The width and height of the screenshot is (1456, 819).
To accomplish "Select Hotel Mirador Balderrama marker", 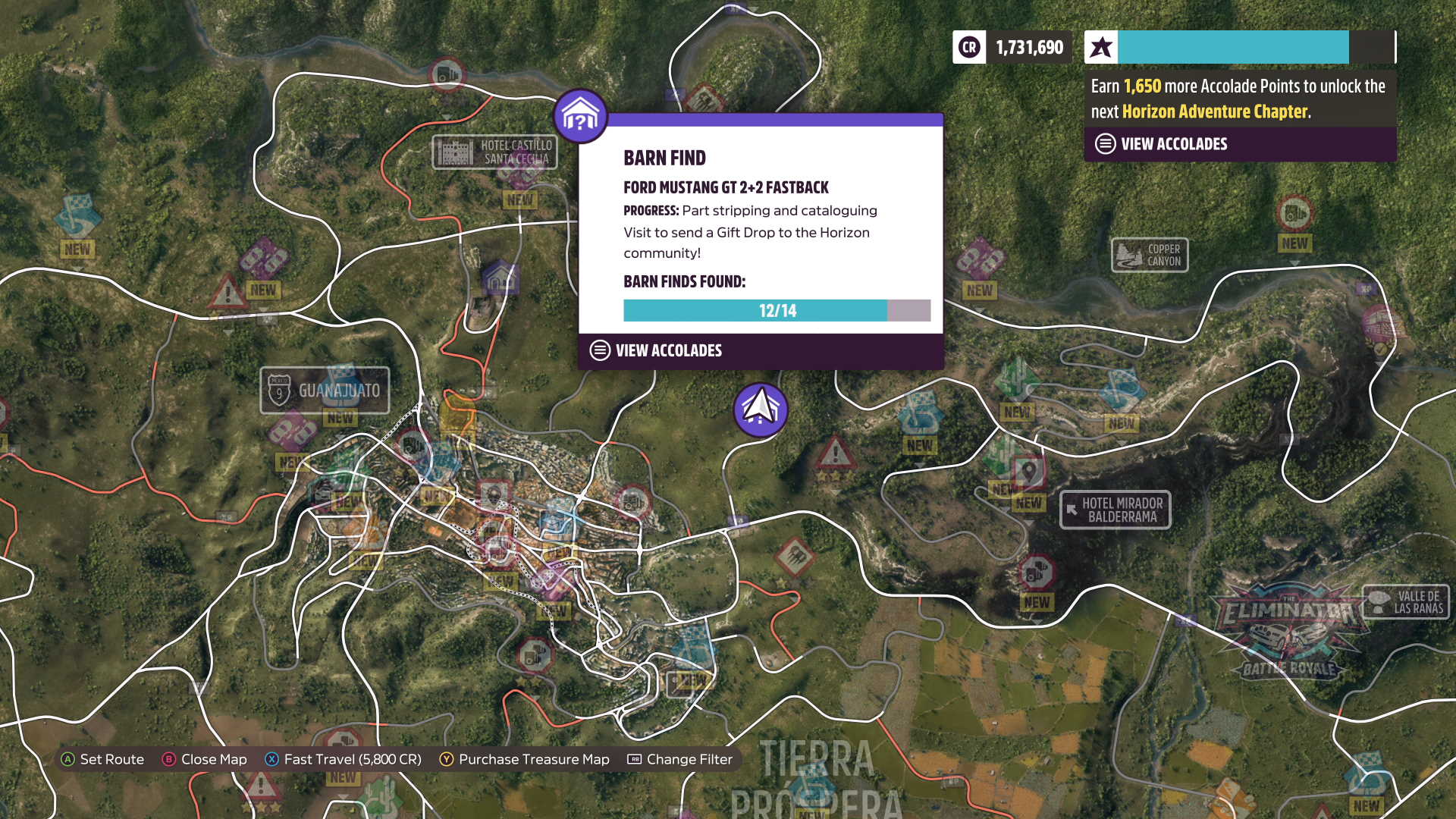I will (x=1115, y=510).
